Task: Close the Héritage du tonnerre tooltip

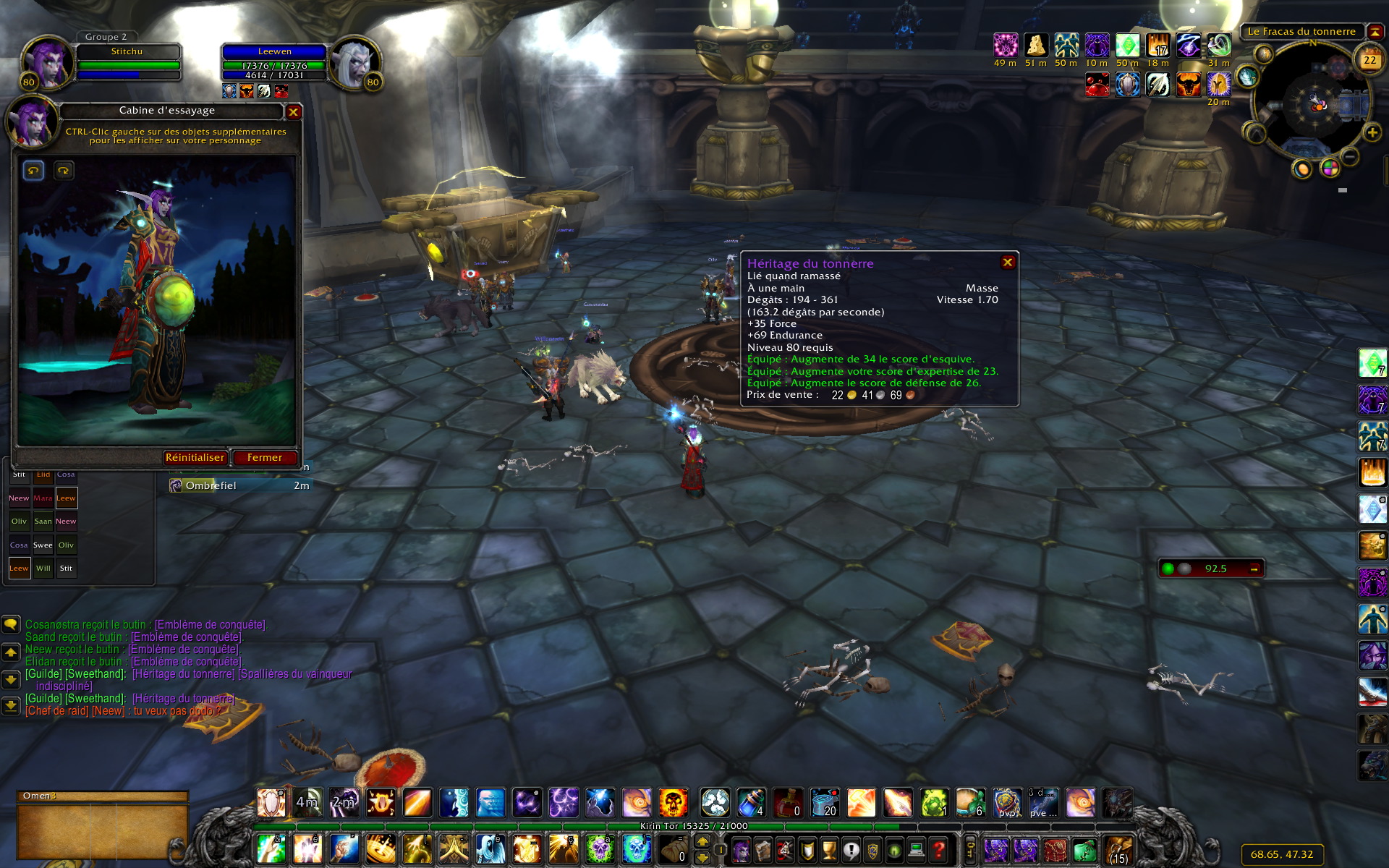Action: 1008,263
